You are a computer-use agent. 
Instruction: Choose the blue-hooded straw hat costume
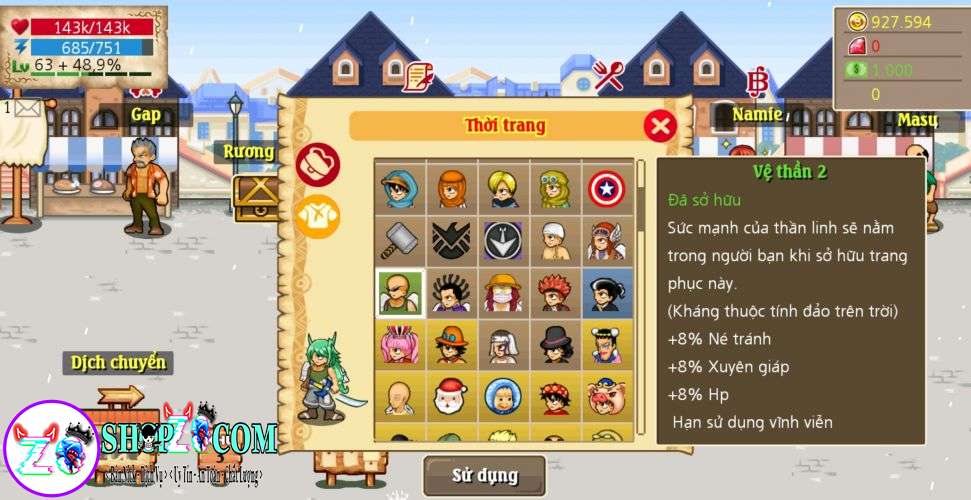(x=400, y=188)
